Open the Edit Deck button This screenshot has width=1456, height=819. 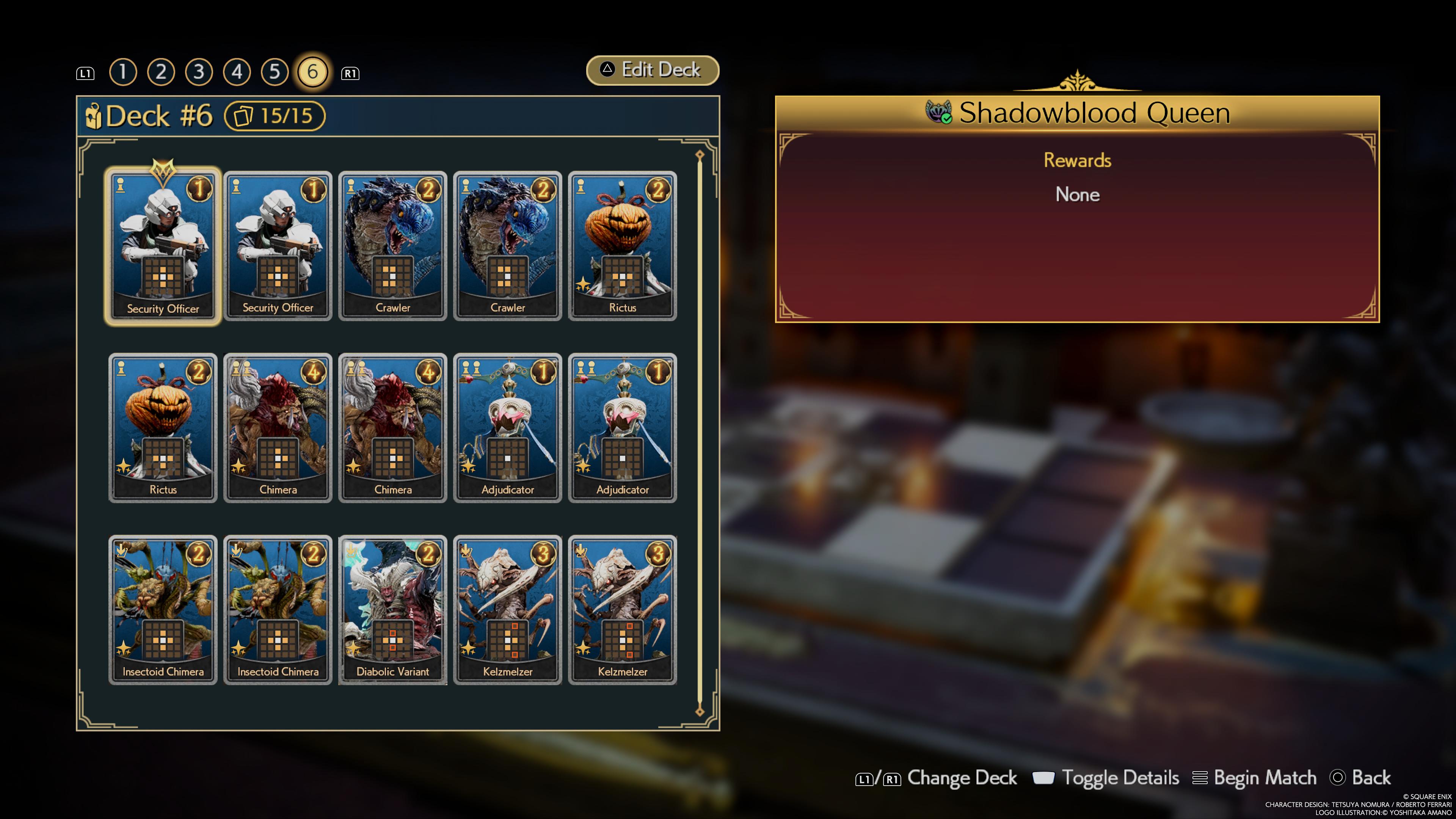[652, 70]
